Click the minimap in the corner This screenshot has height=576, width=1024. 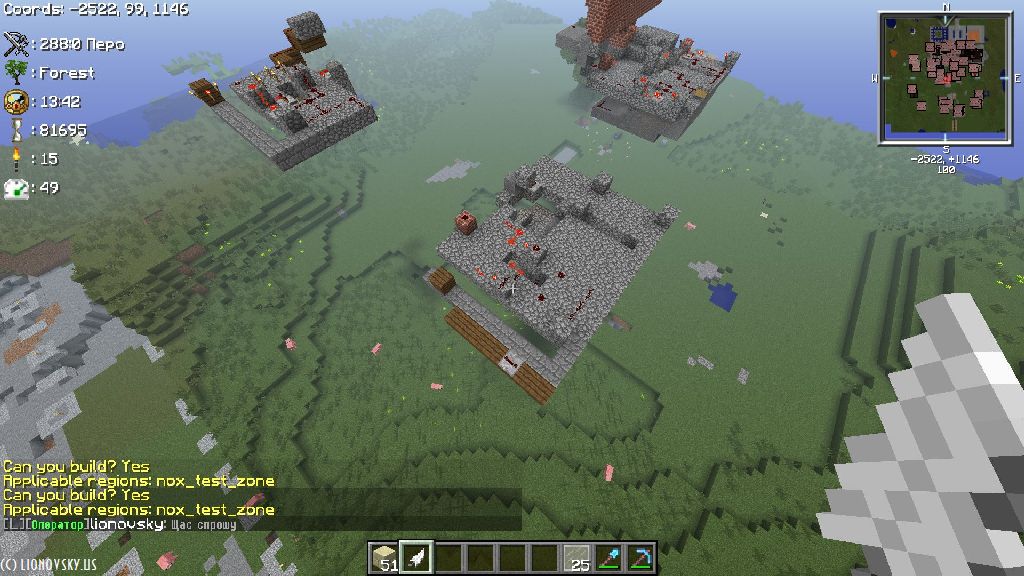pyautogui.click(x=945, y=78)
